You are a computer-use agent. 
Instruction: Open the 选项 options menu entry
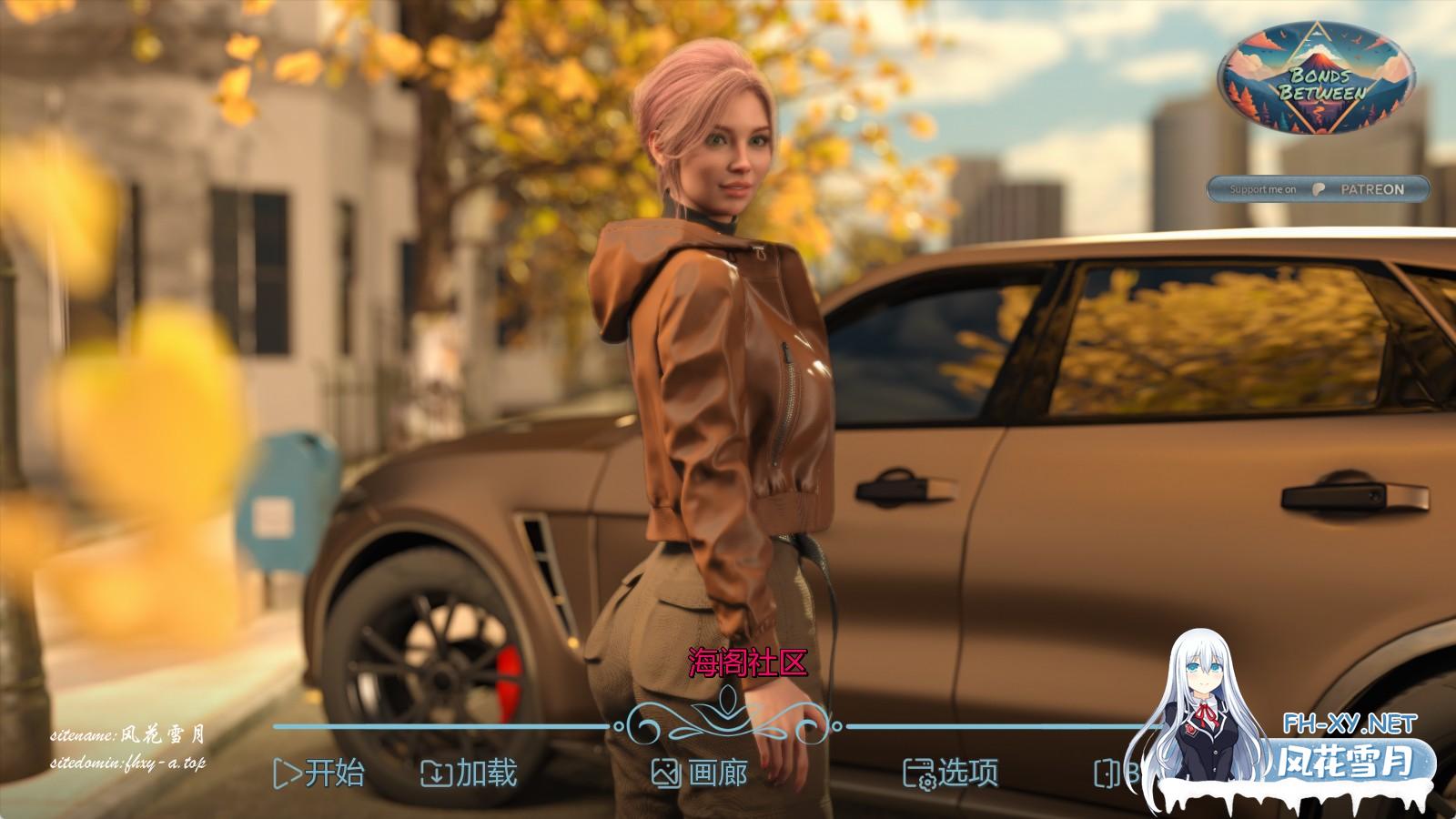(968, 774)
